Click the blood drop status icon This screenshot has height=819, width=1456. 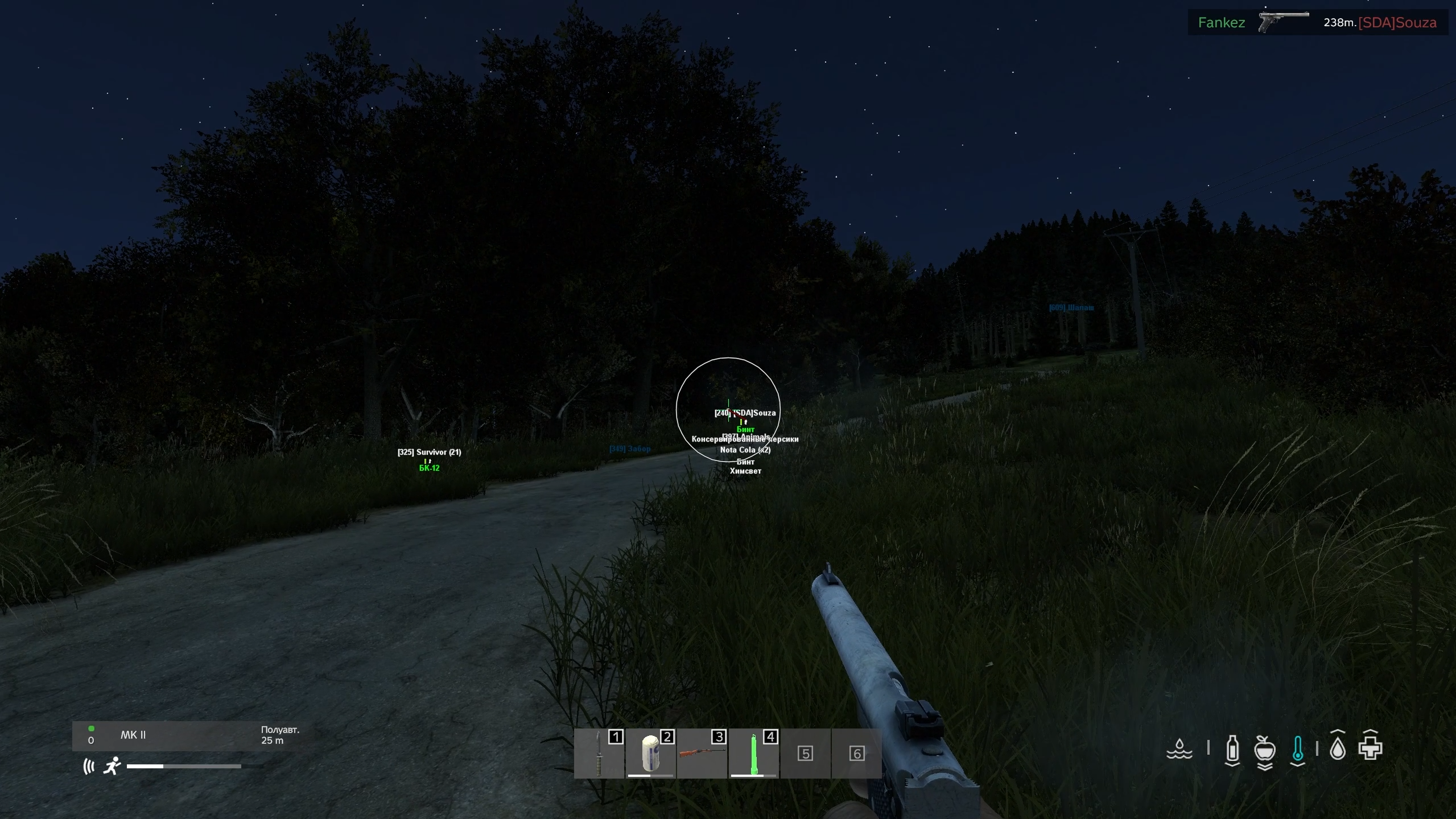click(1338, 749)
